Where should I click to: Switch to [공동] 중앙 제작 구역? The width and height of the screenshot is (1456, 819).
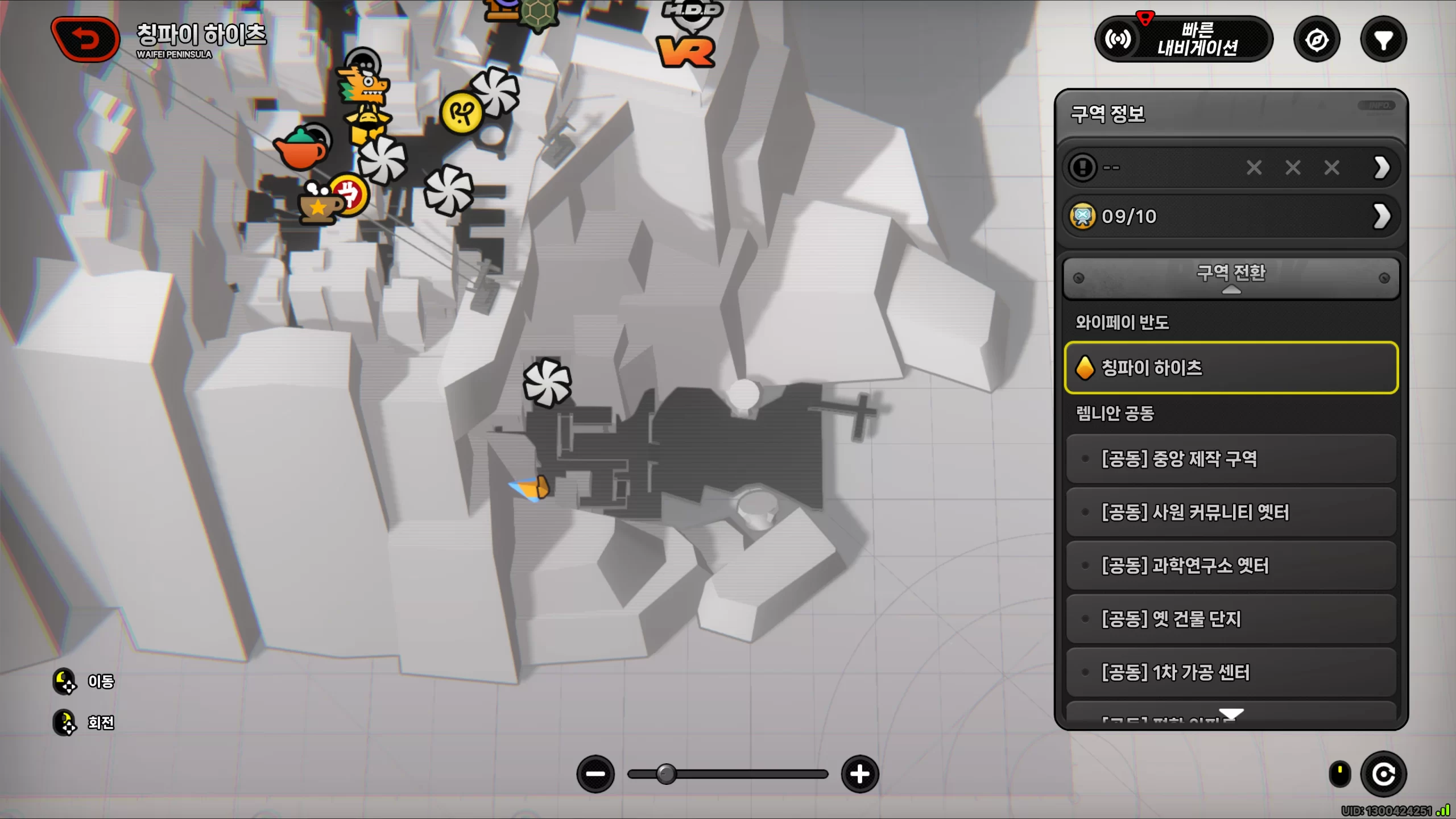(1231, 458)
